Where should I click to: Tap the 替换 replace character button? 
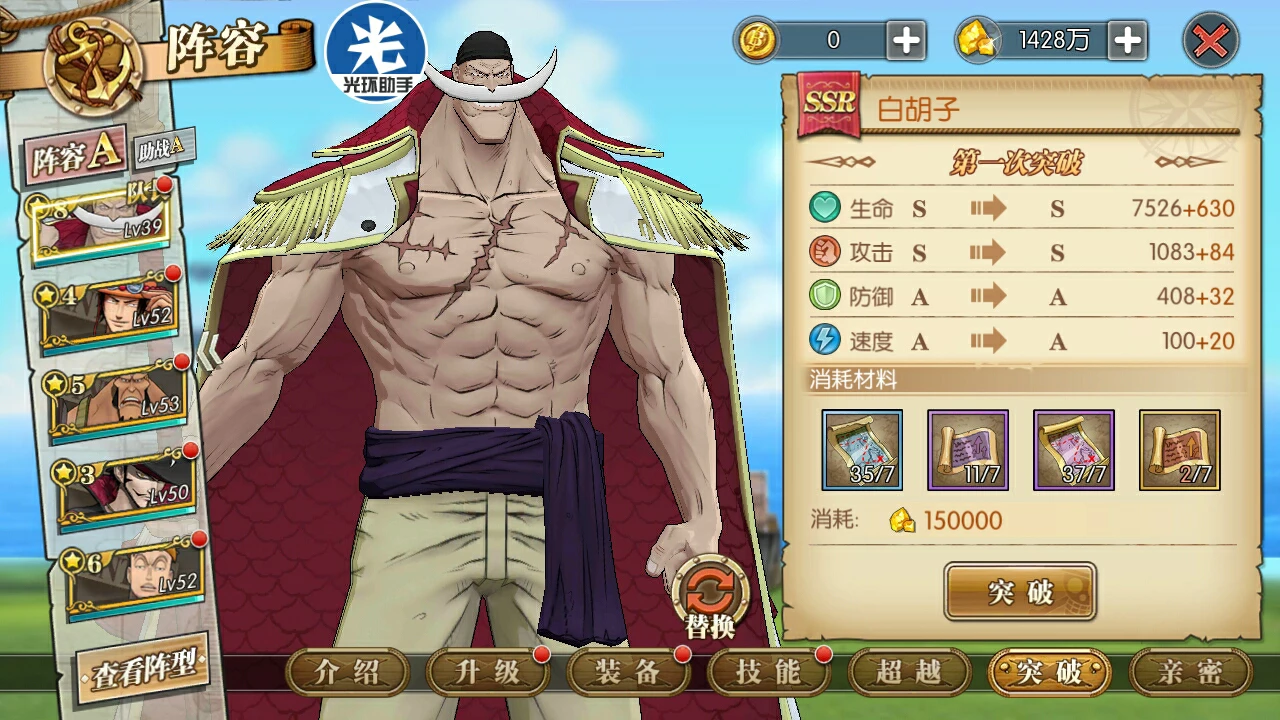(x=710, y=598)
